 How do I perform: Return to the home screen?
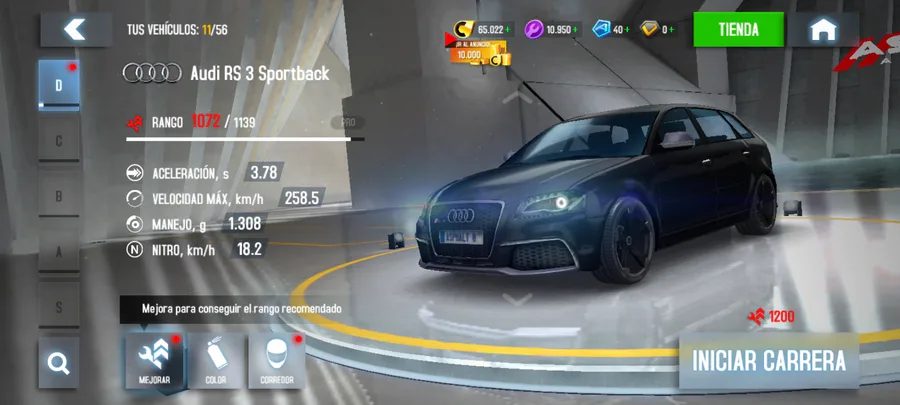click(822, 30)
